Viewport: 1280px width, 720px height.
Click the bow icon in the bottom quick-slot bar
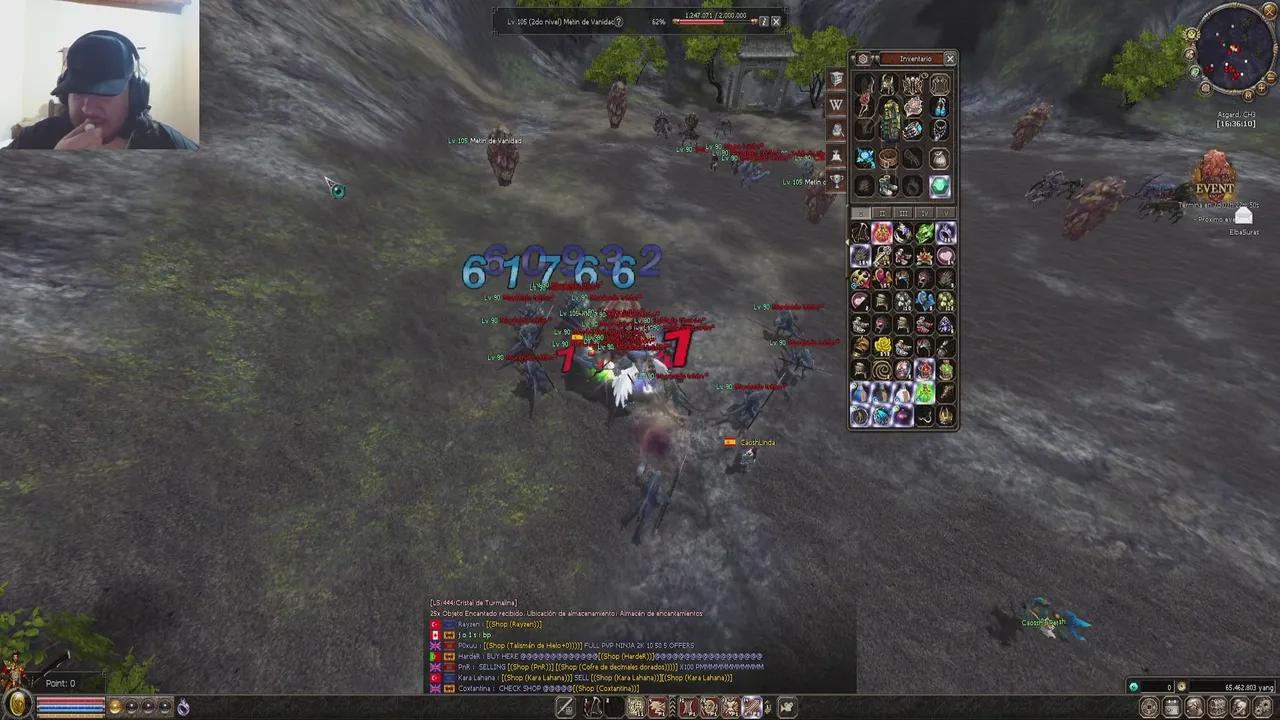[593, 707]
